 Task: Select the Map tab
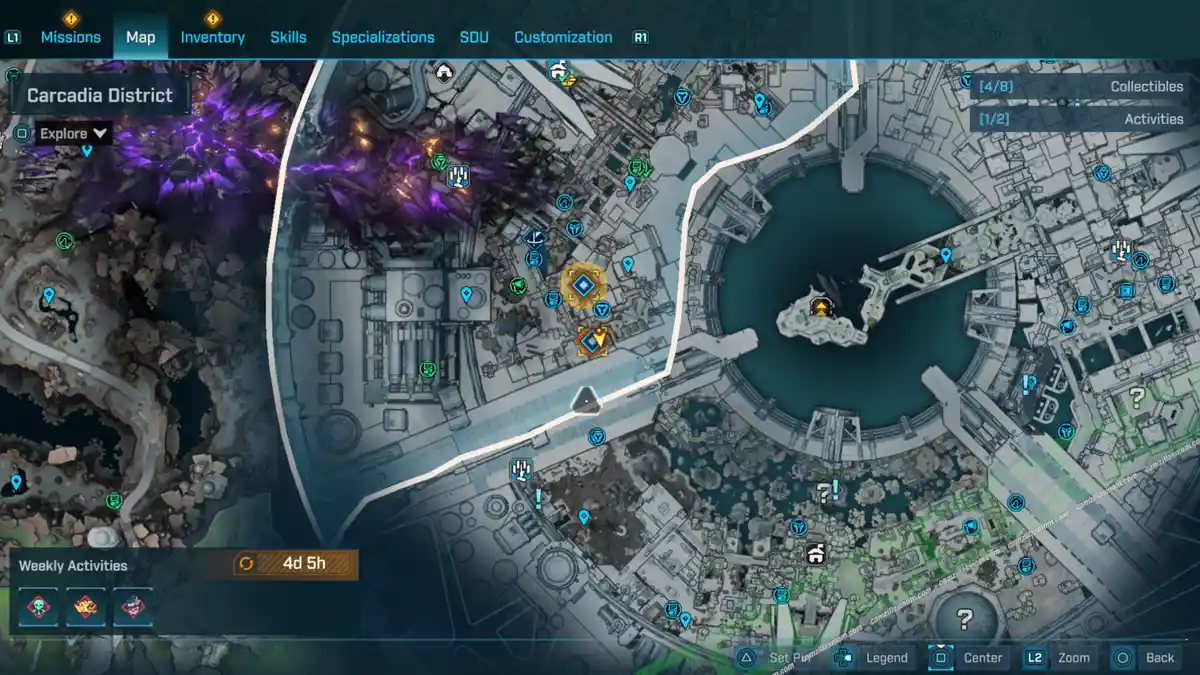click(140, 37)
